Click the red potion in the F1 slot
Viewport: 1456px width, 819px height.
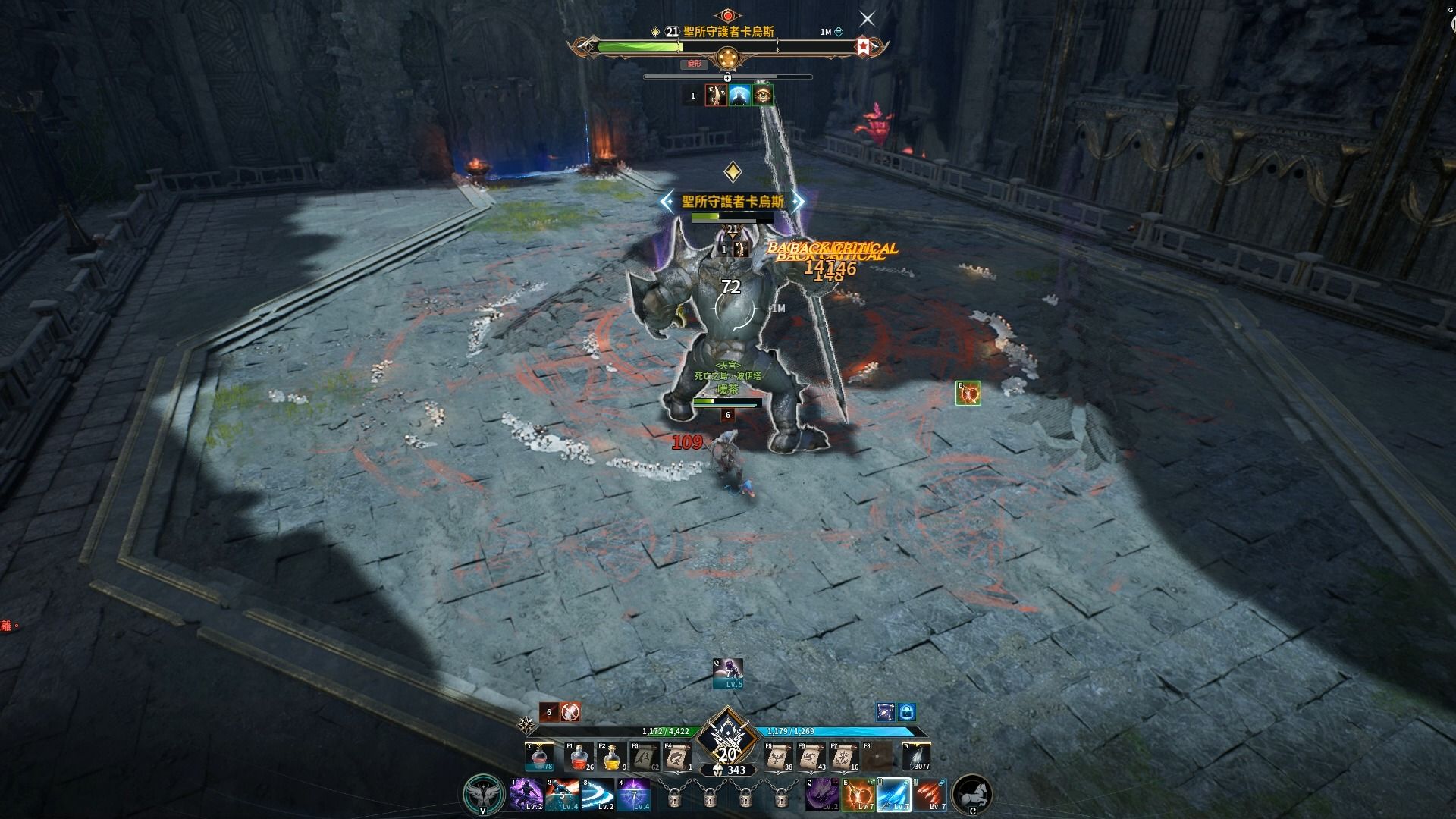click(580, 757)
